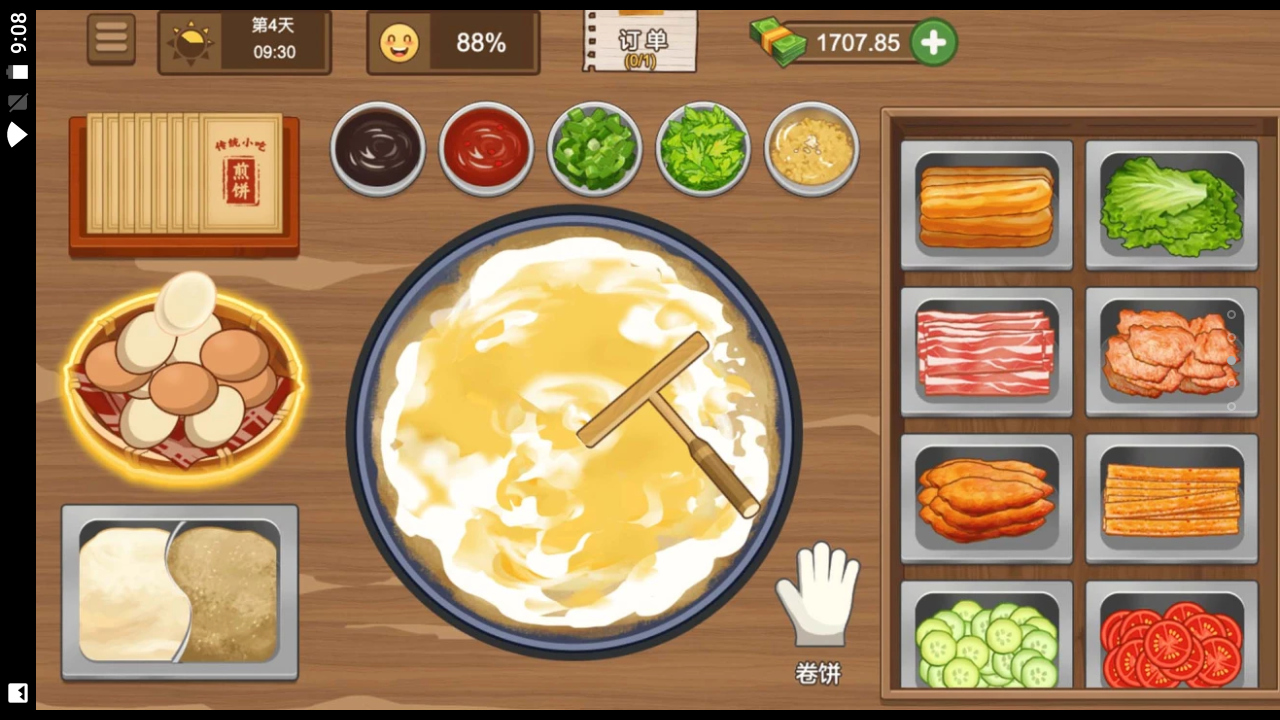This screenshot has height=720, width=1280.
Task: Pick up the cilantro topping
Action: [703, 148]
